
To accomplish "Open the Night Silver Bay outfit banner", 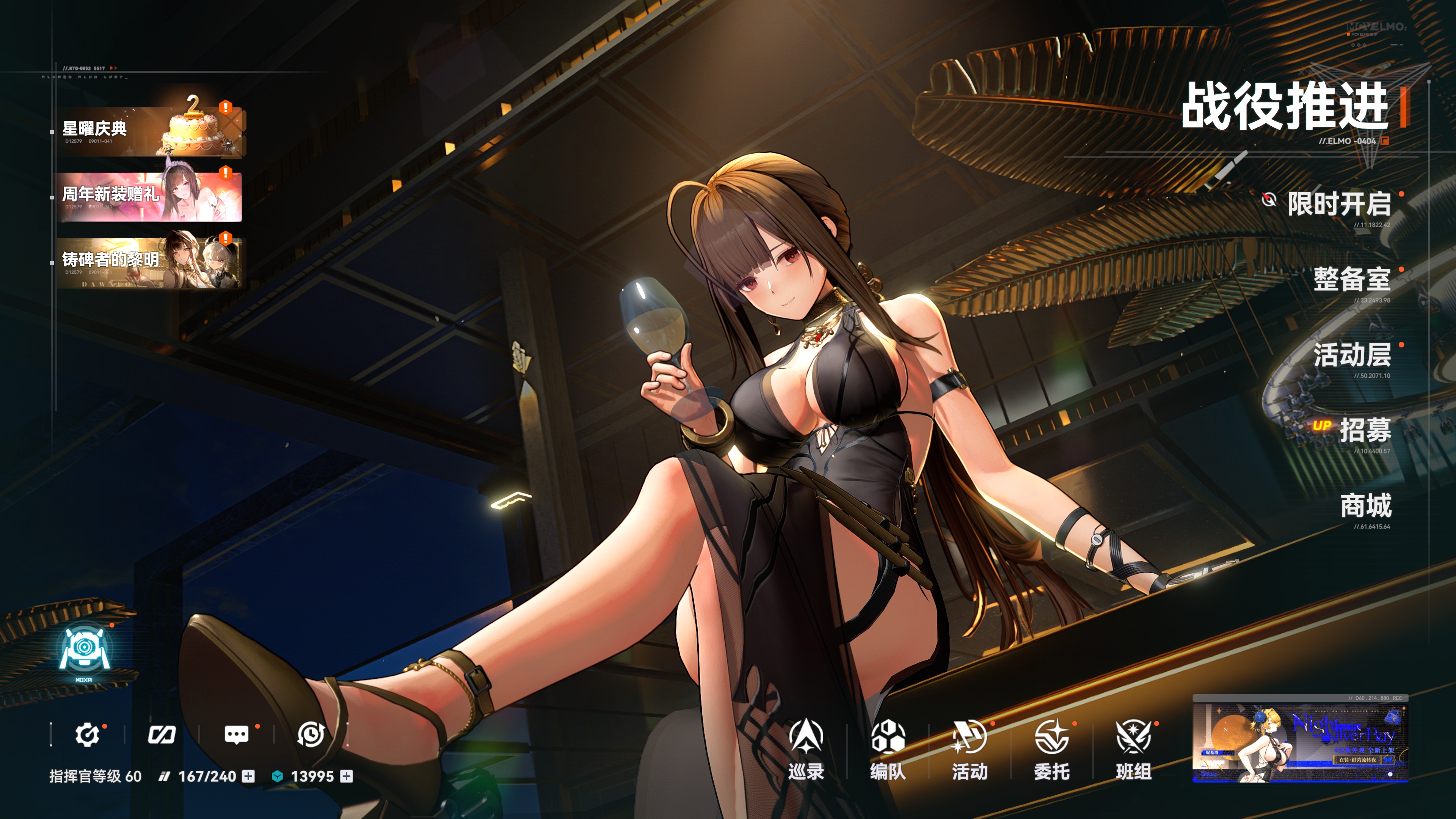I will (x=1300, y=739).
